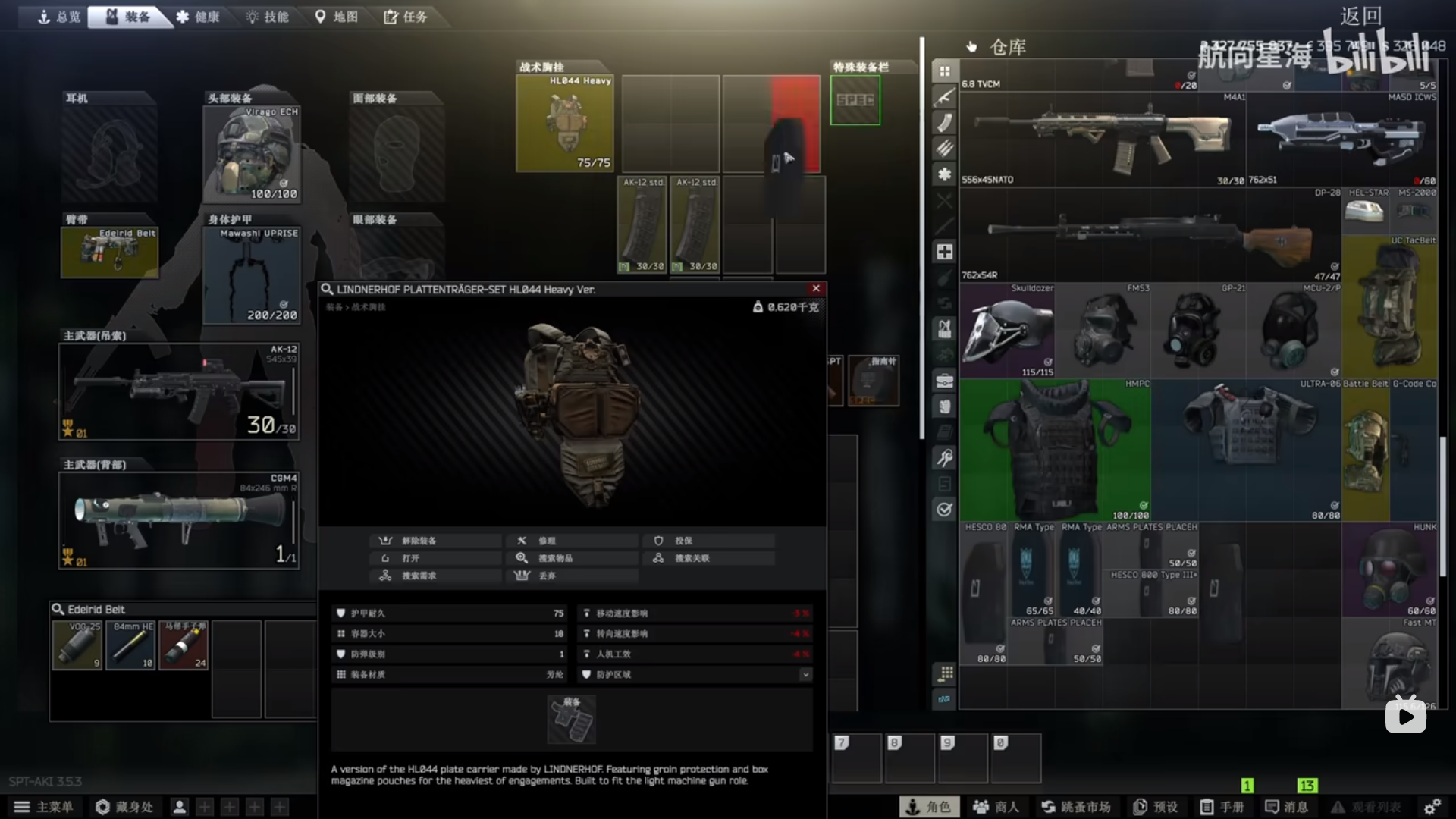The width and height of the screenshot is (1456, 819).
Task: Switch to the 任务 tasks tab
Action: tap(406, 17)
